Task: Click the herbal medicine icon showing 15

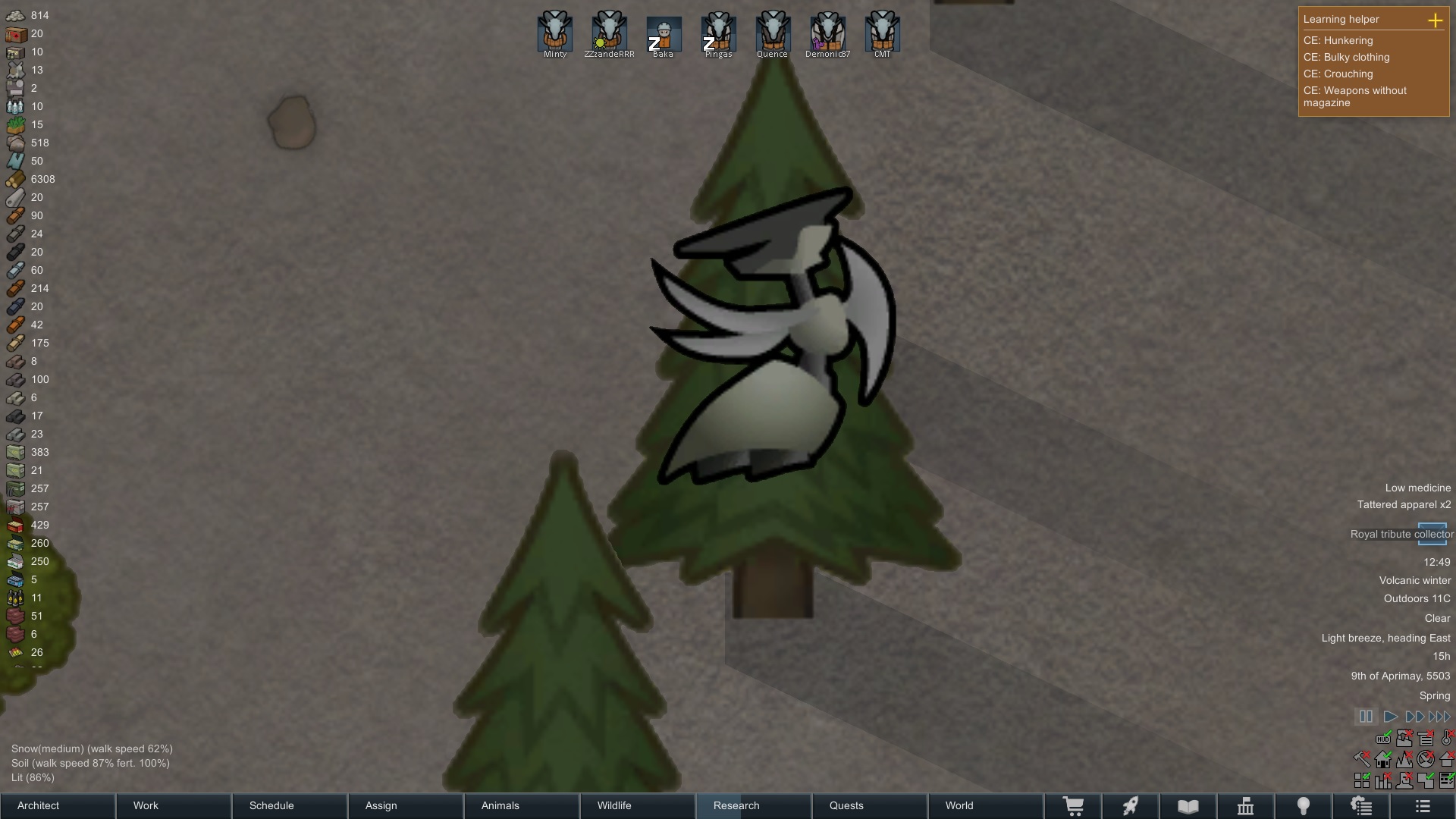Action: [15, 124]
